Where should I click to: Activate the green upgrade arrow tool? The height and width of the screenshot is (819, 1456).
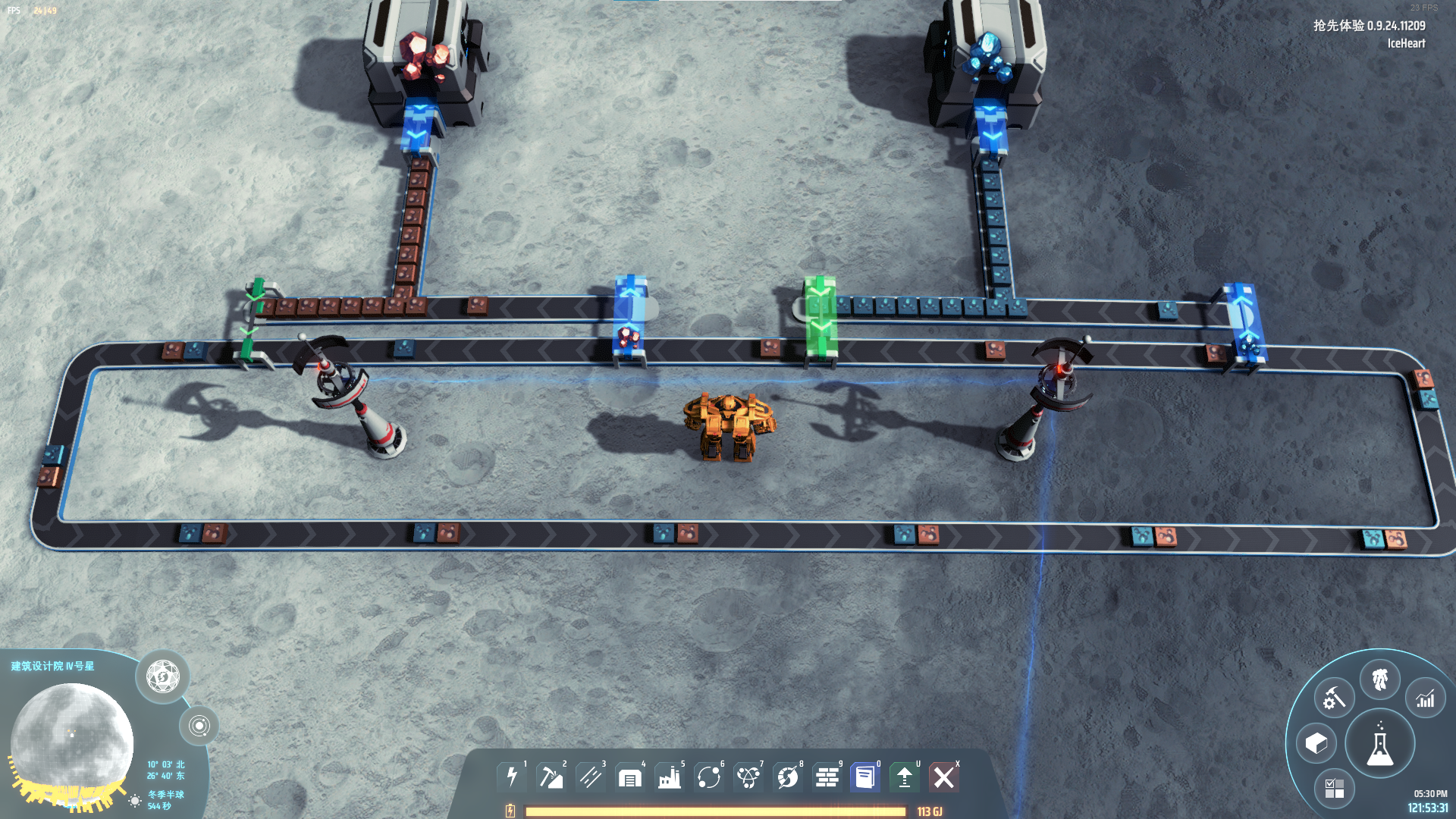tap(905, 777)
